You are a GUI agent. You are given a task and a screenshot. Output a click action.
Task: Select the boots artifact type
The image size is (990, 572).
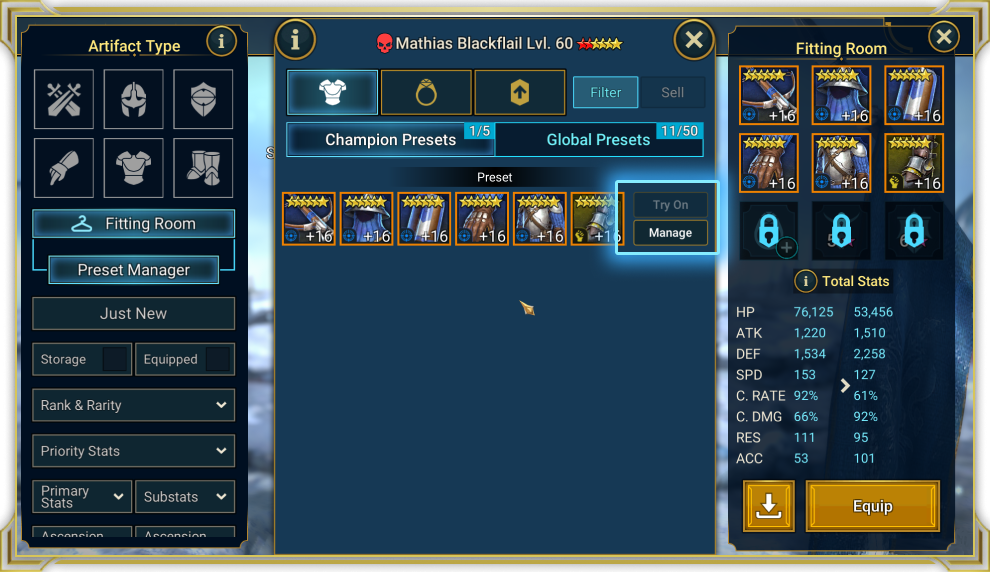pyautogui.click(x=203, y=168)
